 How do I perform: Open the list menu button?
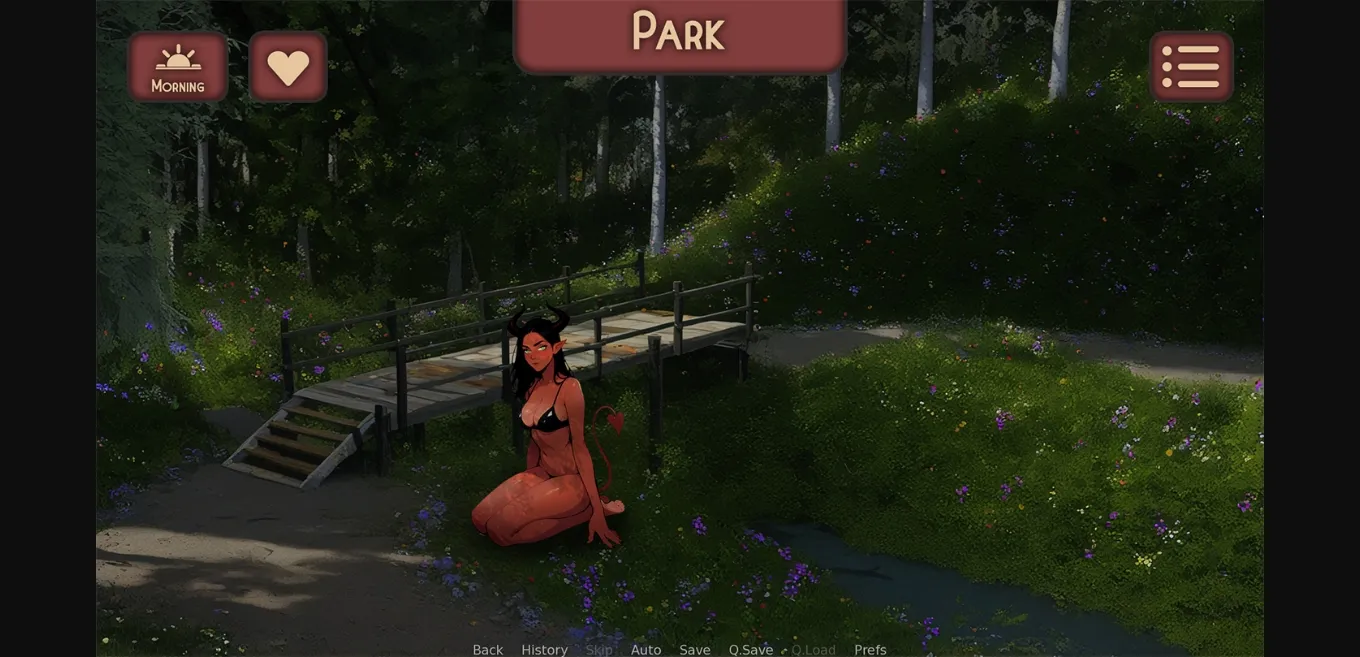1191,67
